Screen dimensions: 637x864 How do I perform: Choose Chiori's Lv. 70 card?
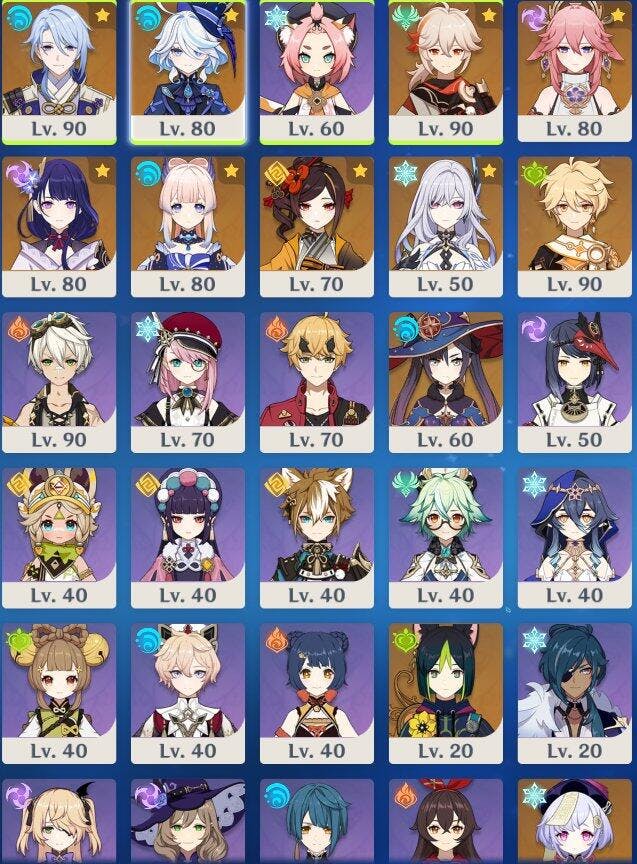pos(317,216)
